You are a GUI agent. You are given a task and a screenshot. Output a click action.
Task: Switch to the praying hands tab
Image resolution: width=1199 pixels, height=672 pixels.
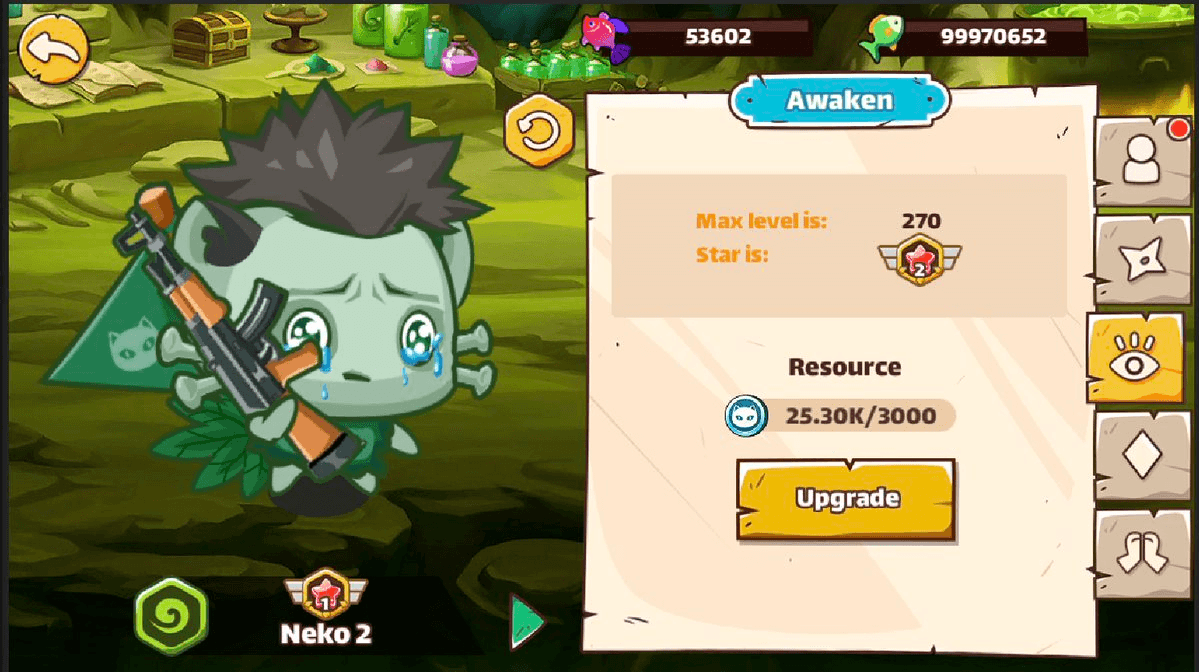point(1141,553)
